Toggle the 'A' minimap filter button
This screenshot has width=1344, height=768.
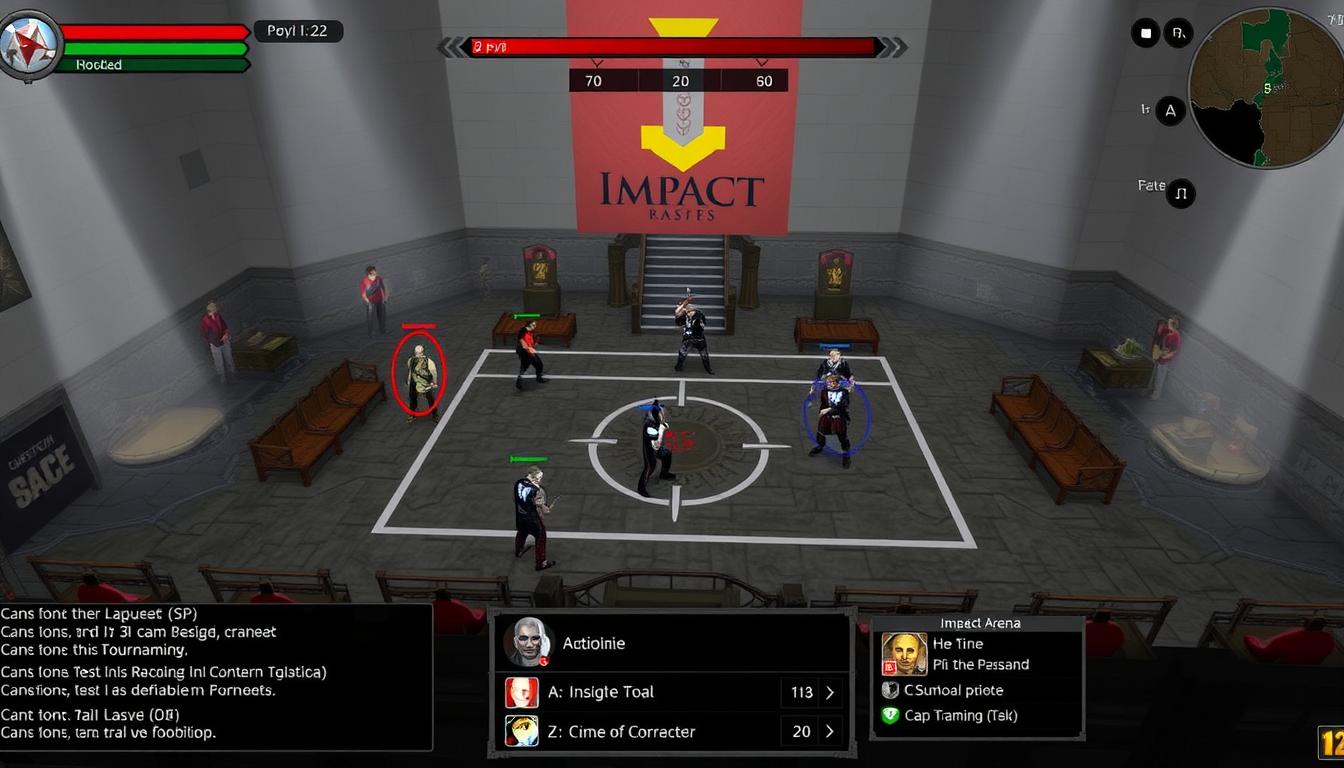1170,110
